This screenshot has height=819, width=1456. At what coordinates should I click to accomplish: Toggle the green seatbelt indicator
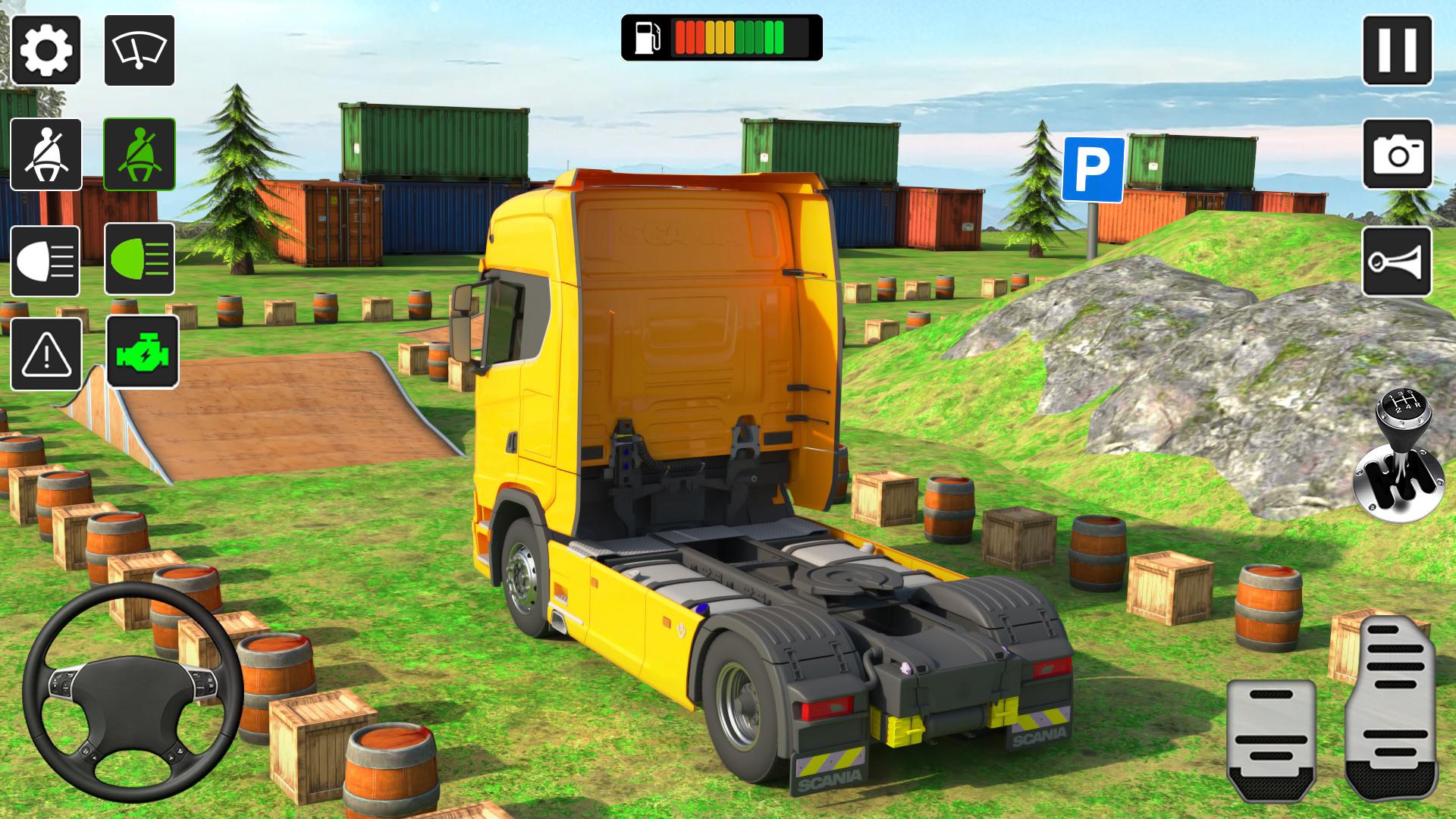[x=140, y=154]
